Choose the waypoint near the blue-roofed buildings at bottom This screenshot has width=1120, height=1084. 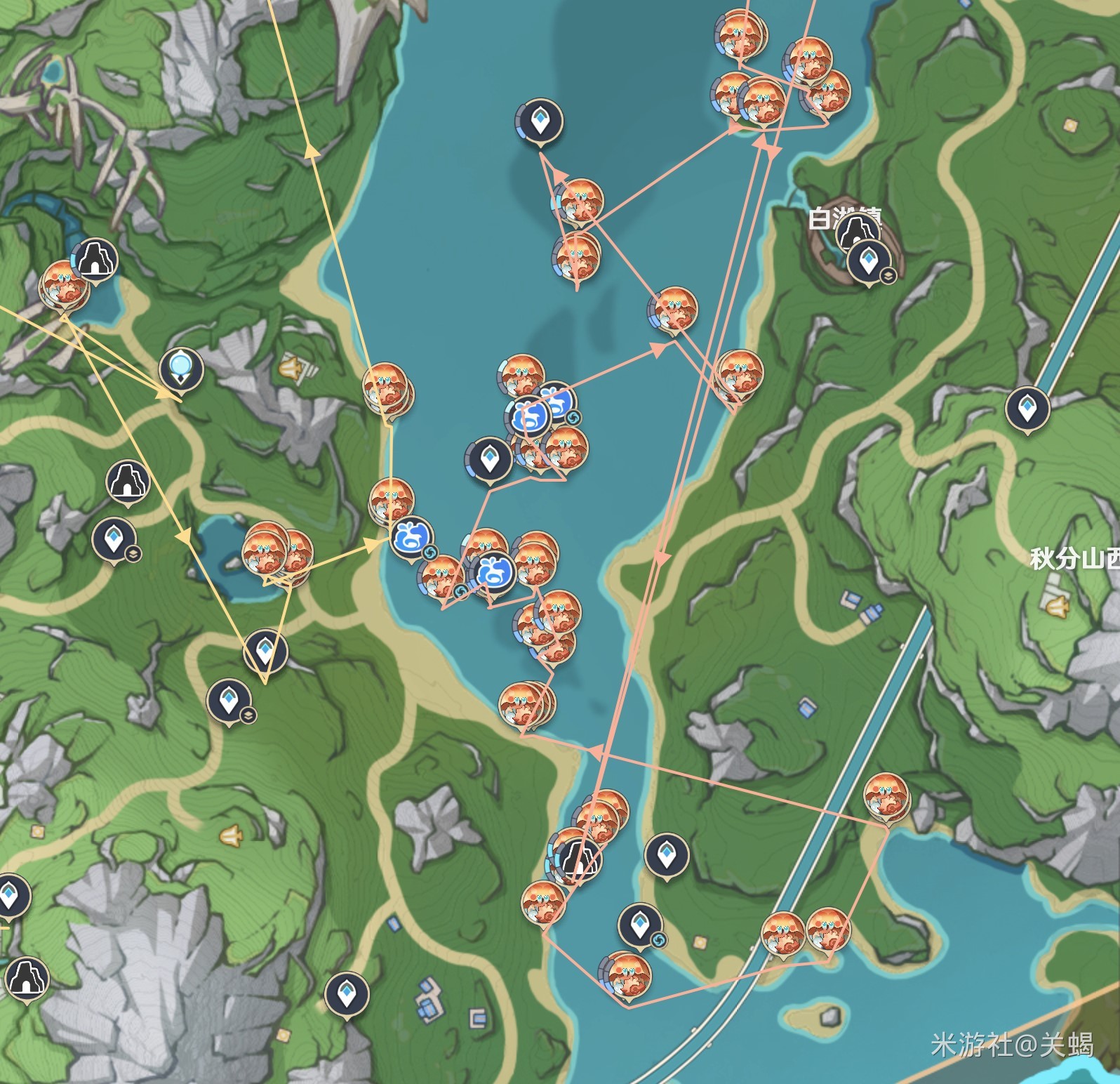(x=347, y=993)
